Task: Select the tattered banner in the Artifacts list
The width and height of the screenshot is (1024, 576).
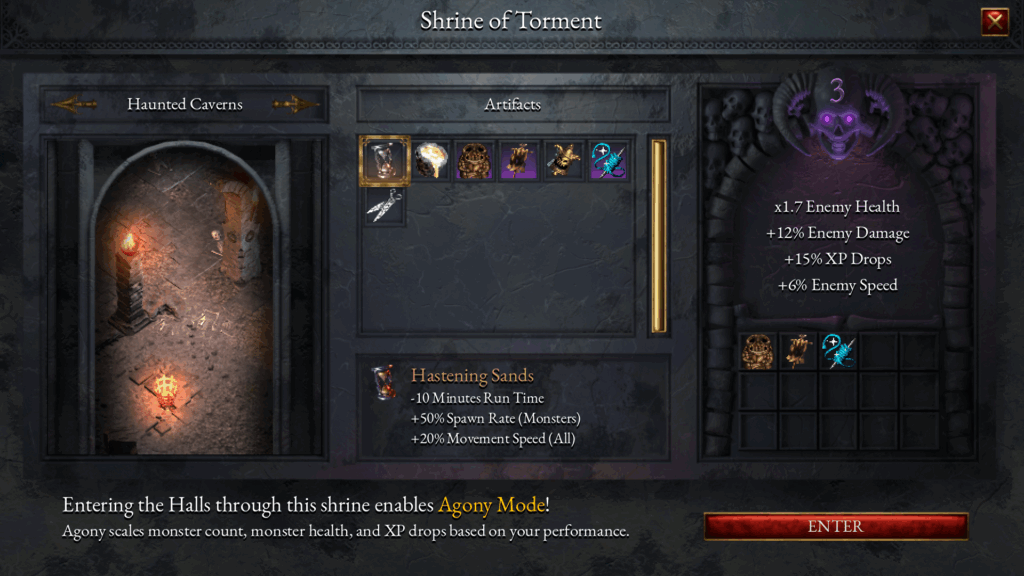Action: pyautogui.click(x=519, y=161)
